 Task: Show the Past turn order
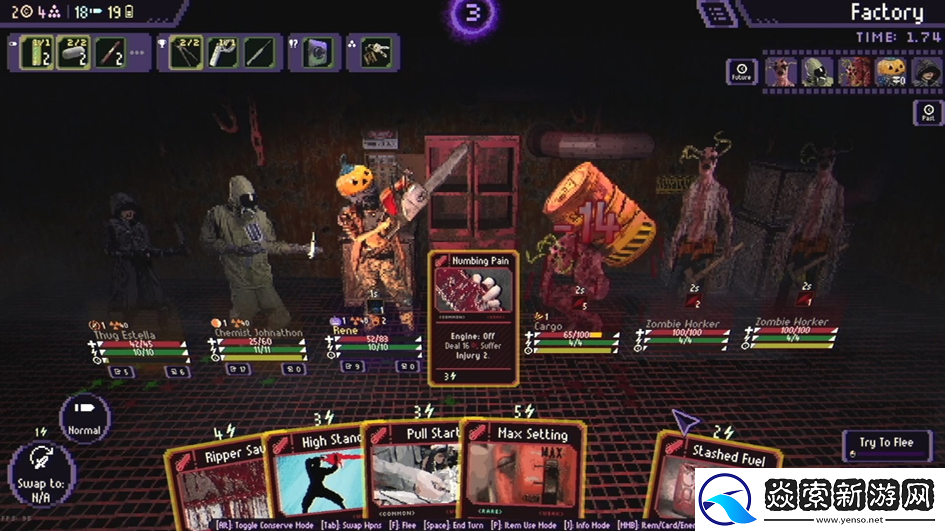[x=927, y=114]
